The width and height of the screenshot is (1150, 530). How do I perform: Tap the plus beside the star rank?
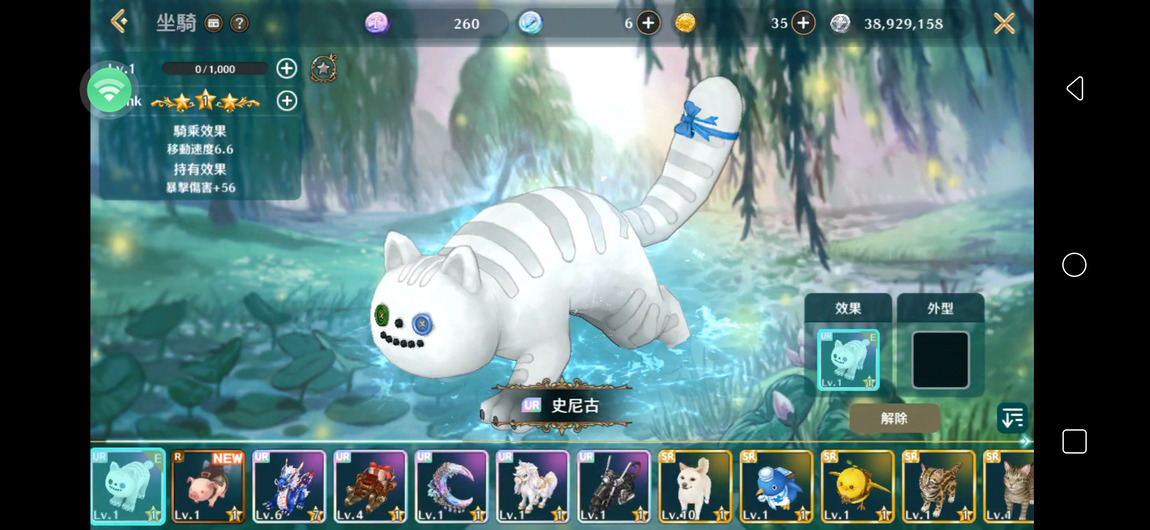click(x=287, y=100)
